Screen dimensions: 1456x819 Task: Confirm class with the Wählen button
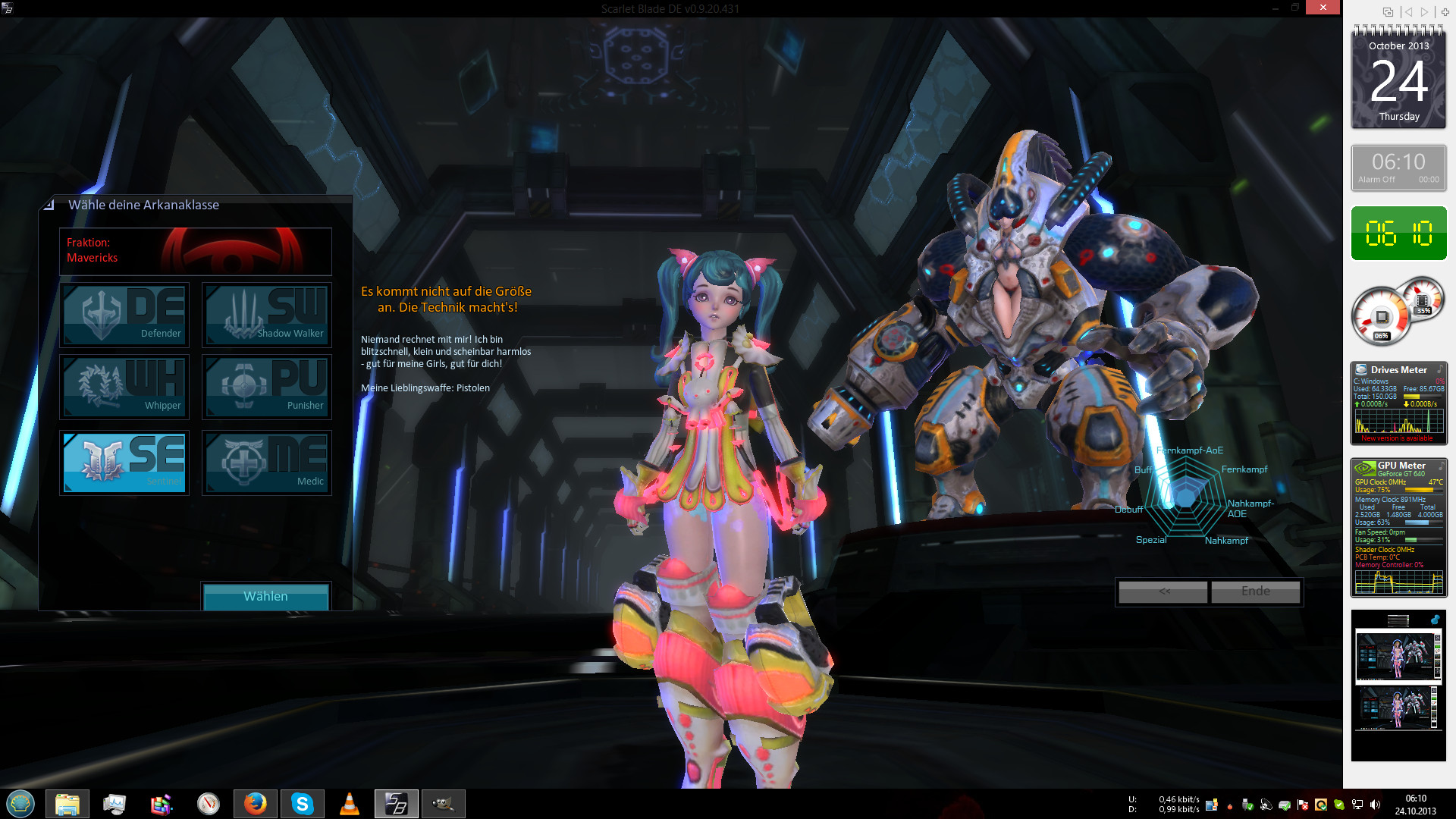click(265, 596)
